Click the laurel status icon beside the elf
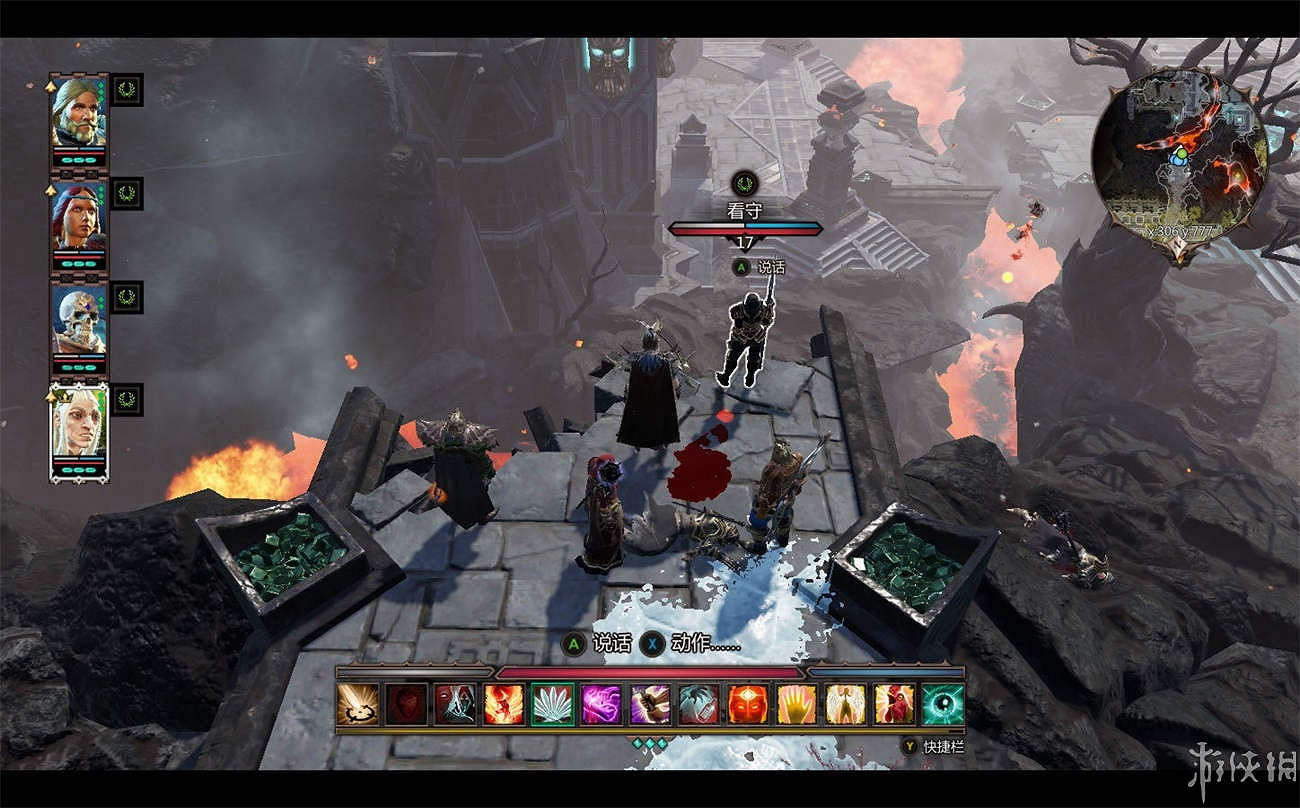 127,399
